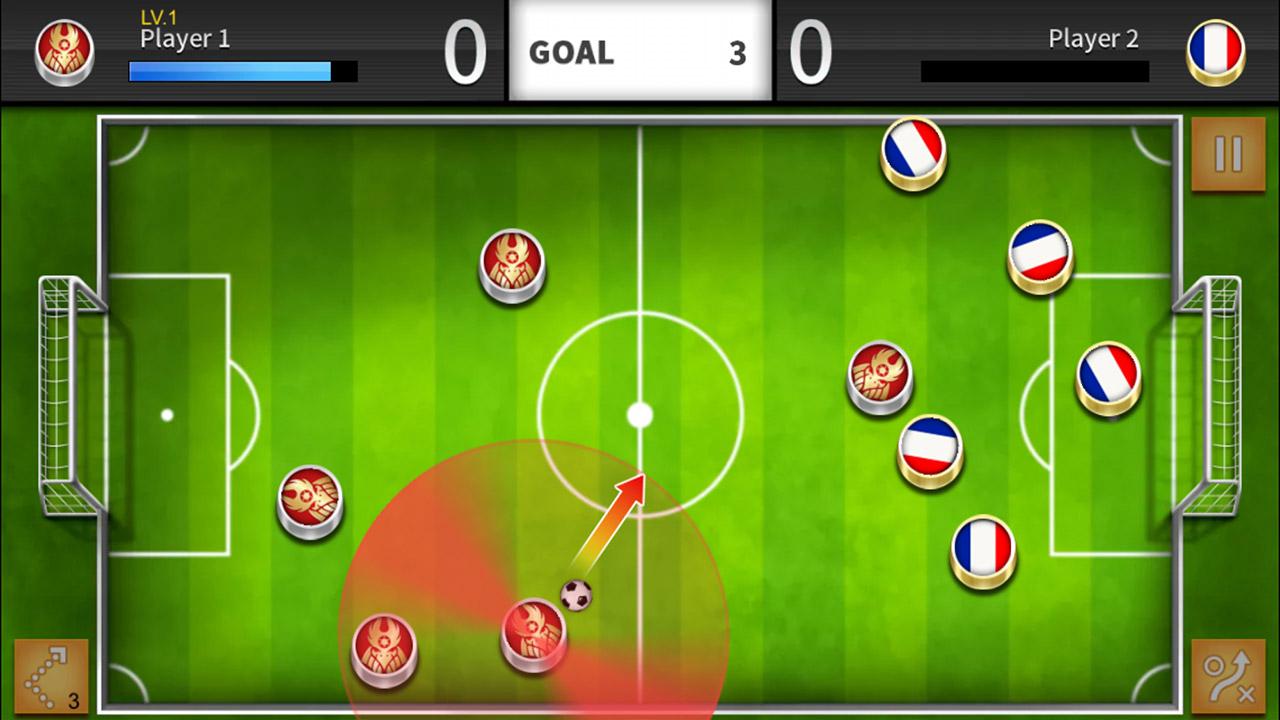The width and height of the screenshot is (1280, 720).
Task: Click Player 1's score of zero
Action: [463, 50]
